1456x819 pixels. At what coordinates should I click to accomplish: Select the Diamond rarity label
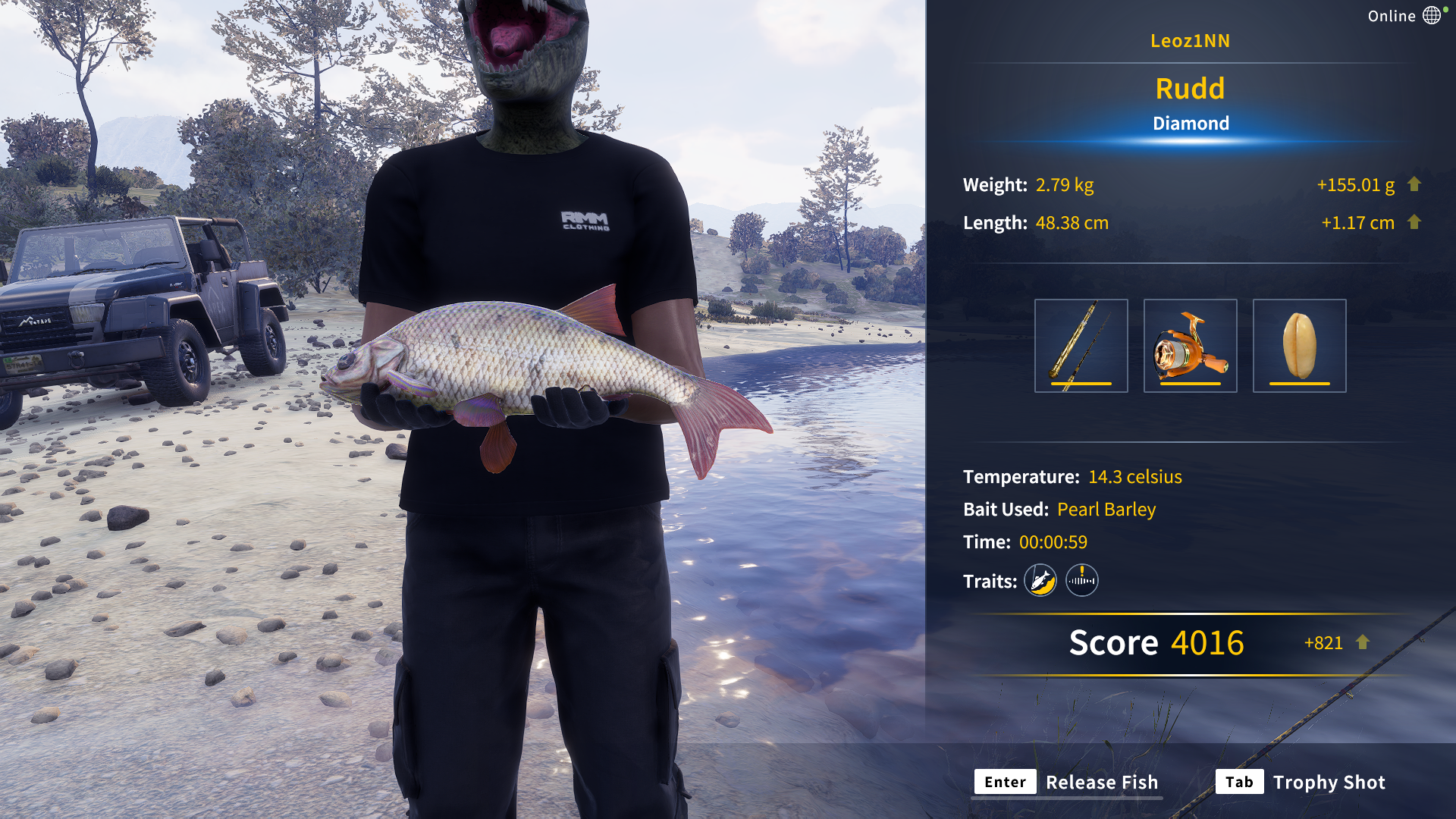[x=1191, y=123]
